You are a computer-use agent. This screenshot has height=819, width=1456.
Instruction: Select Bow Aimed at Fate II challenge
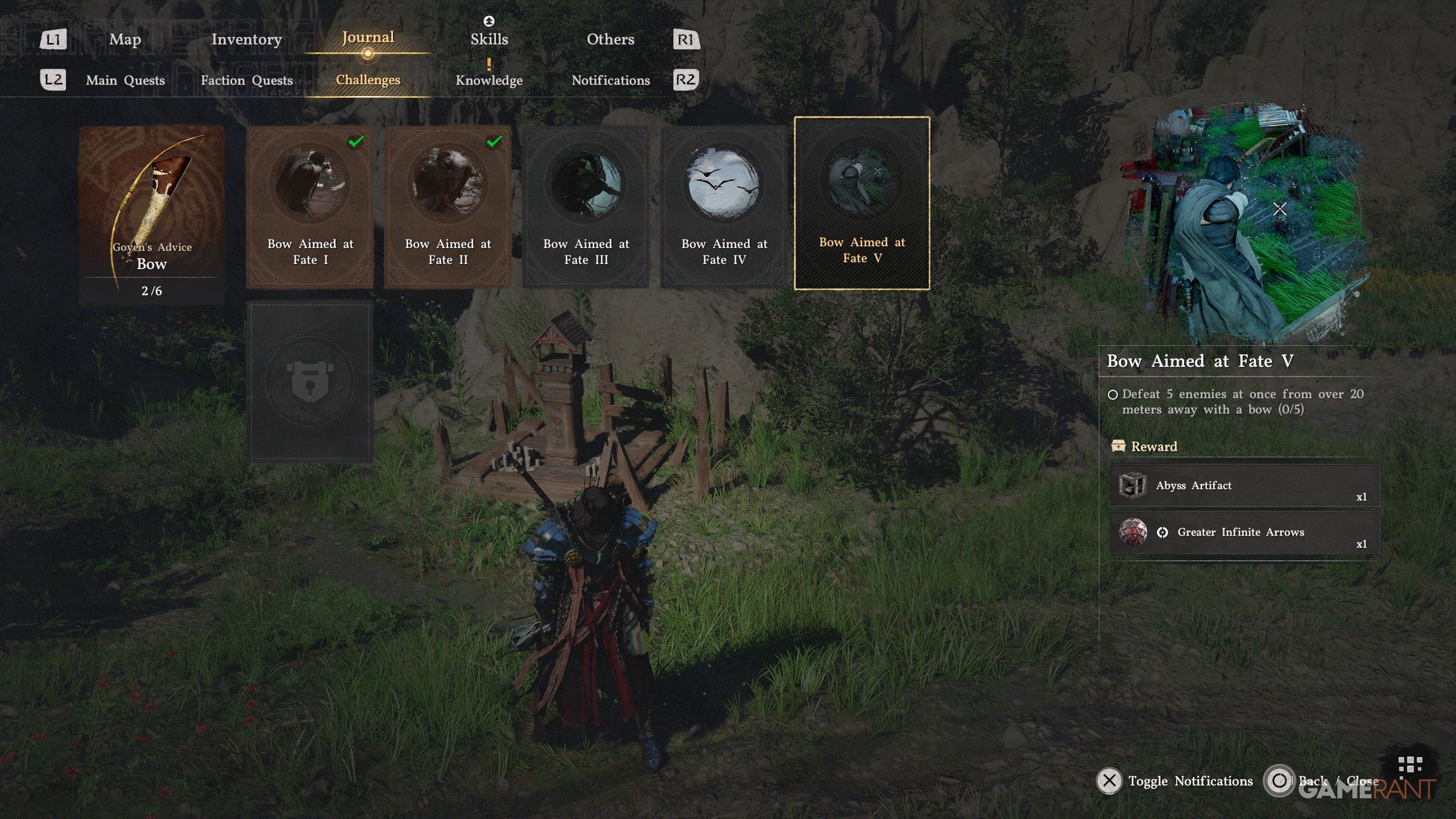pos(448,208)
